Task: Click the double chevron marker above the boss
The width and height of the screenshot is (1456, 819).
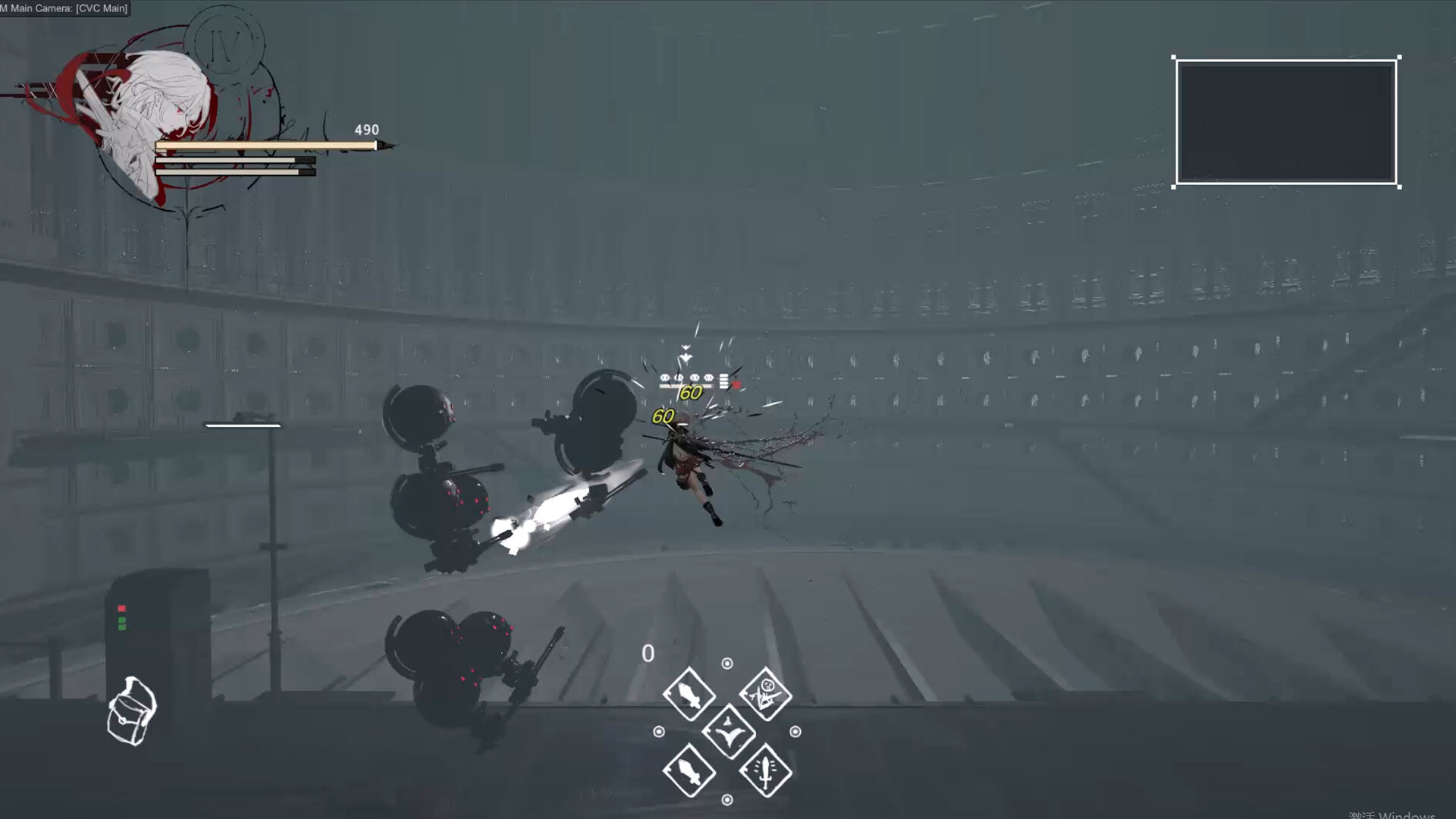Action: [686, 351]
